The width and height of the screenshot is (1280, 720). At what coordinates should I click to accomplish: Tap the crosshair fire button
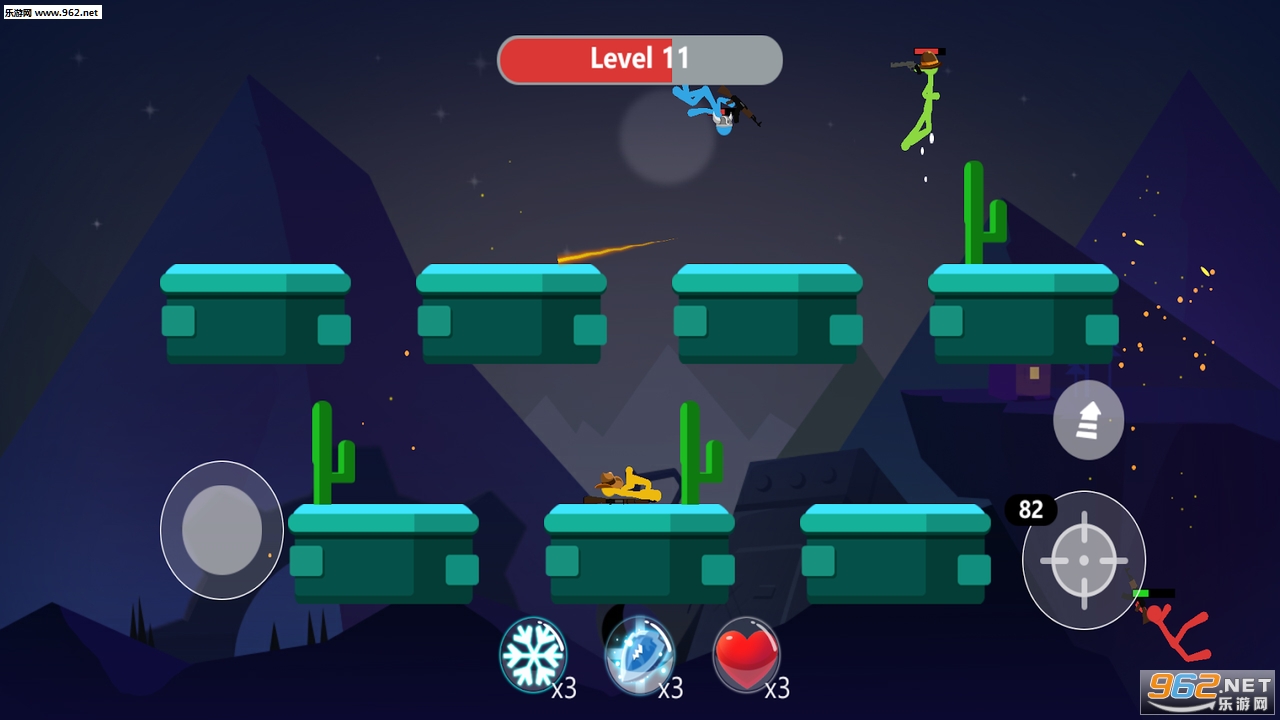point(1084,560)
